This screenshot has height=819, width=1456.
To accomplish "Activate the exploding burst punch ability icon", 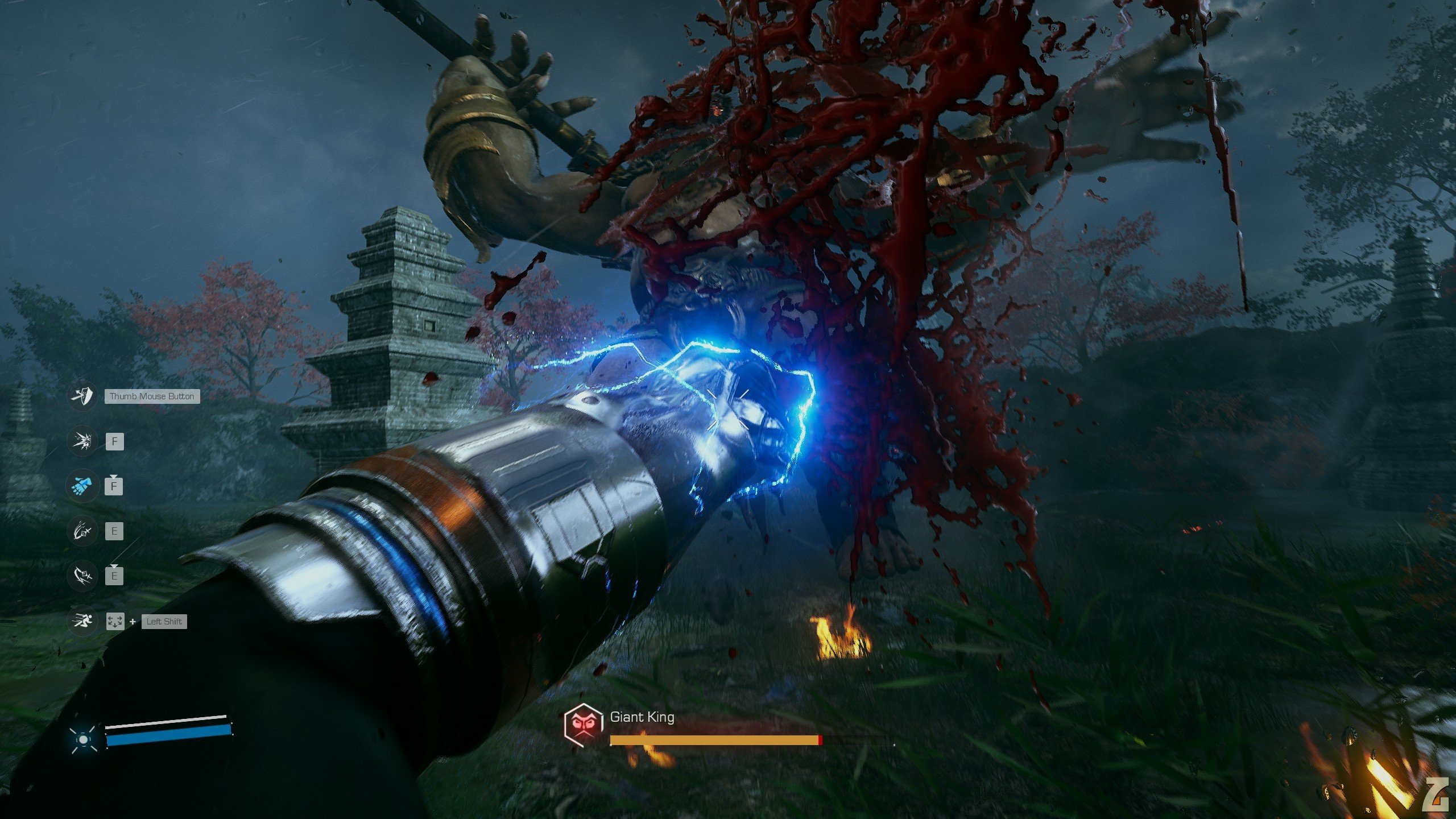I will pos(82,441).
